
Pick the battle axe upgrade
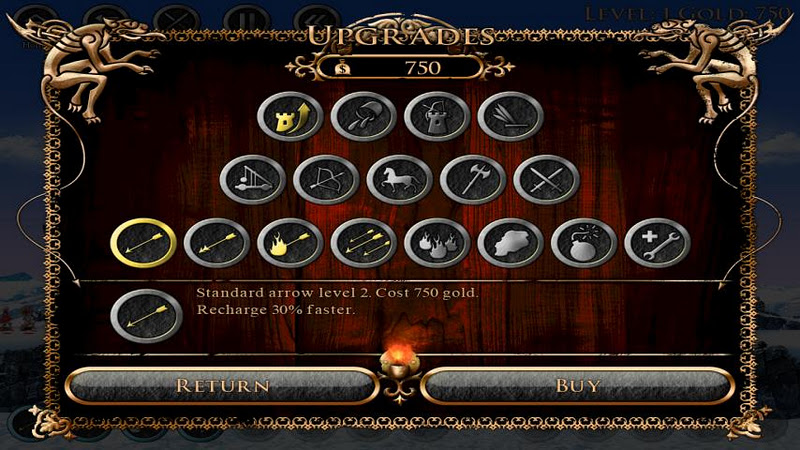473,181
